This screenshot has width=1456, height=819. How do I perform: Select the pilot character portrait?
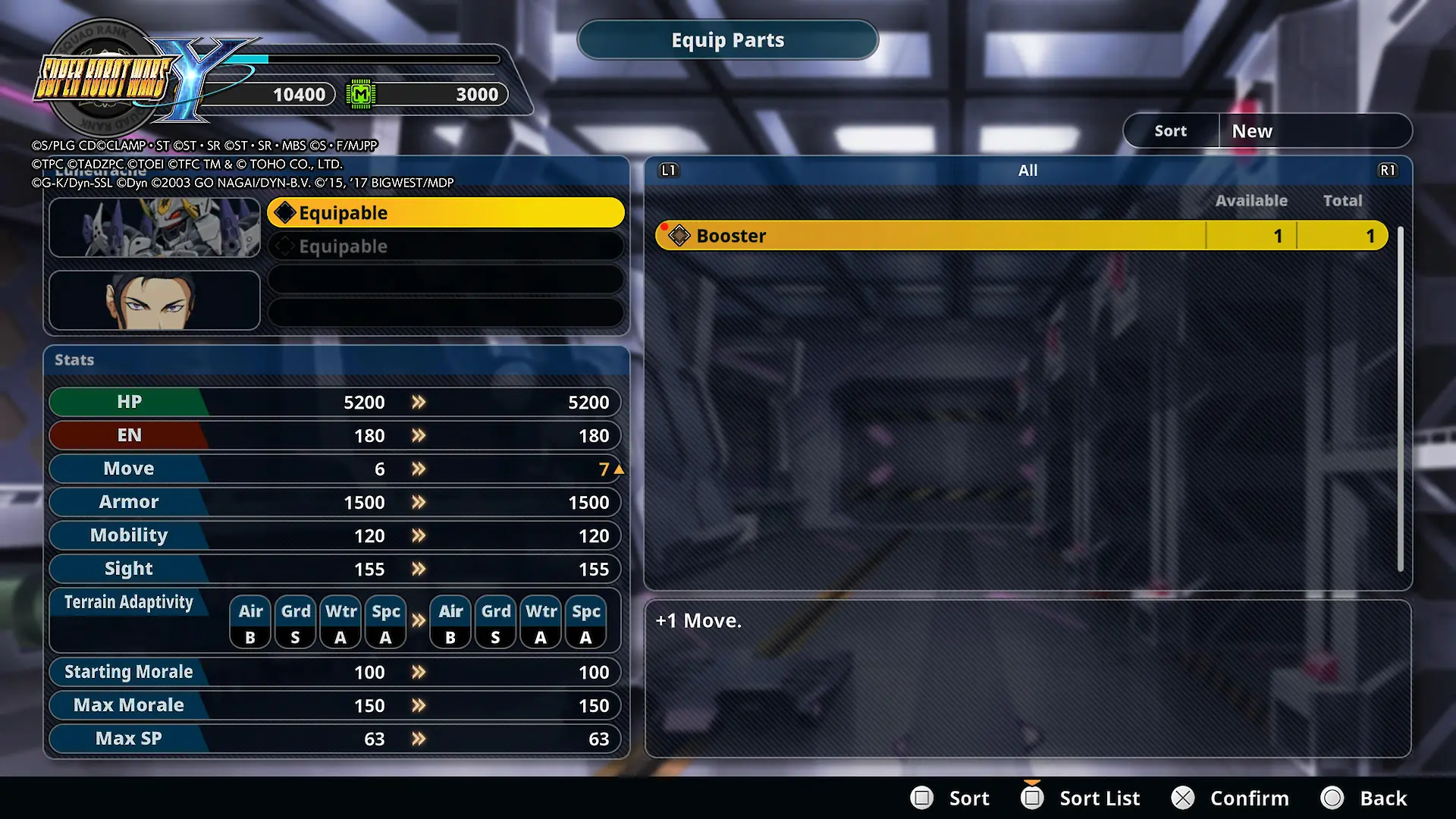pyautogui.click(x=155, y=301)
